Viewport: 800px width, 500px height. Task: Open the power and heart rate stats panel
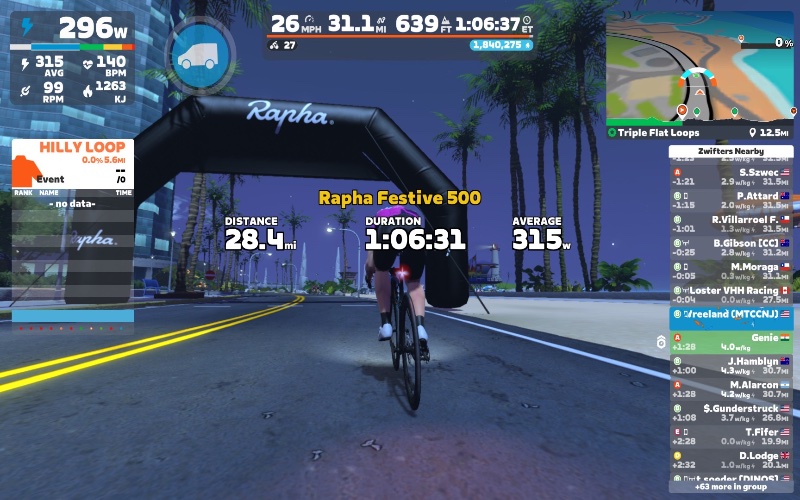point(72,62)
